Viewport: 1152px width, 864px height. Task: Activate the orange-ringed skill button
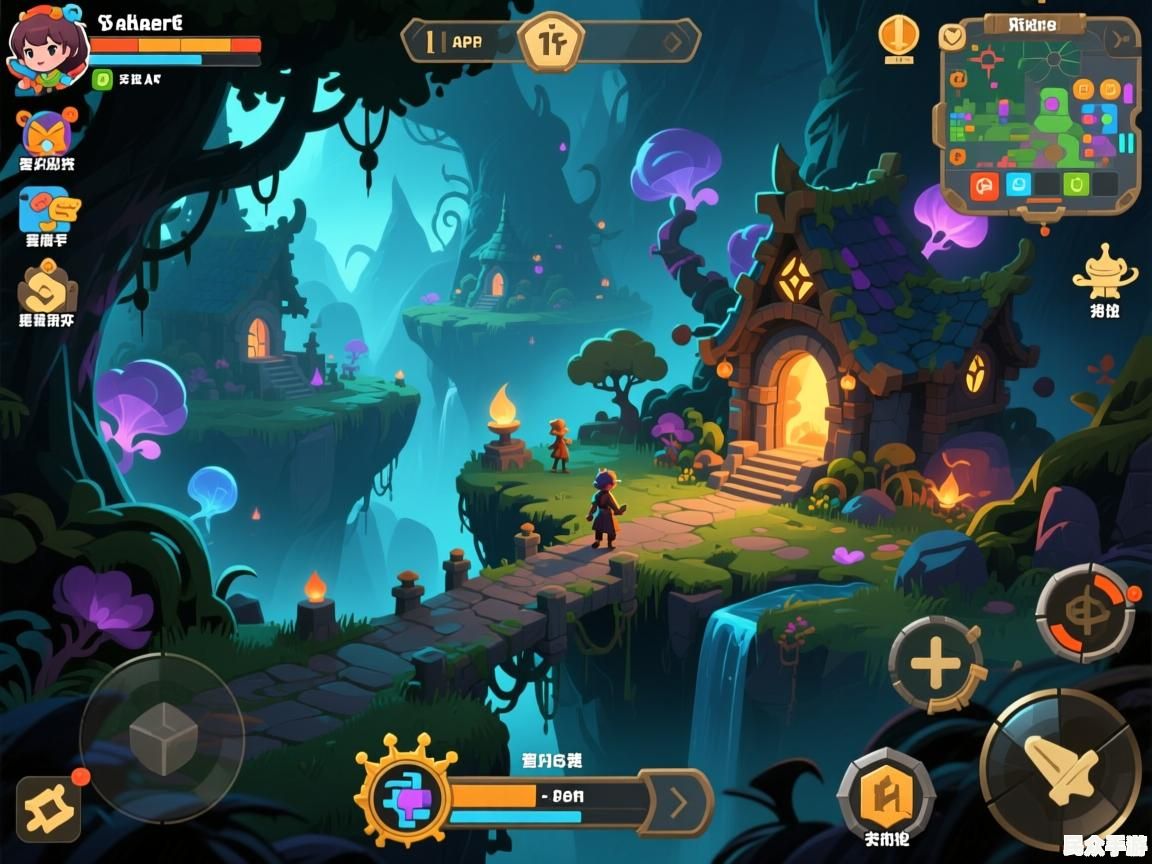1083,611
